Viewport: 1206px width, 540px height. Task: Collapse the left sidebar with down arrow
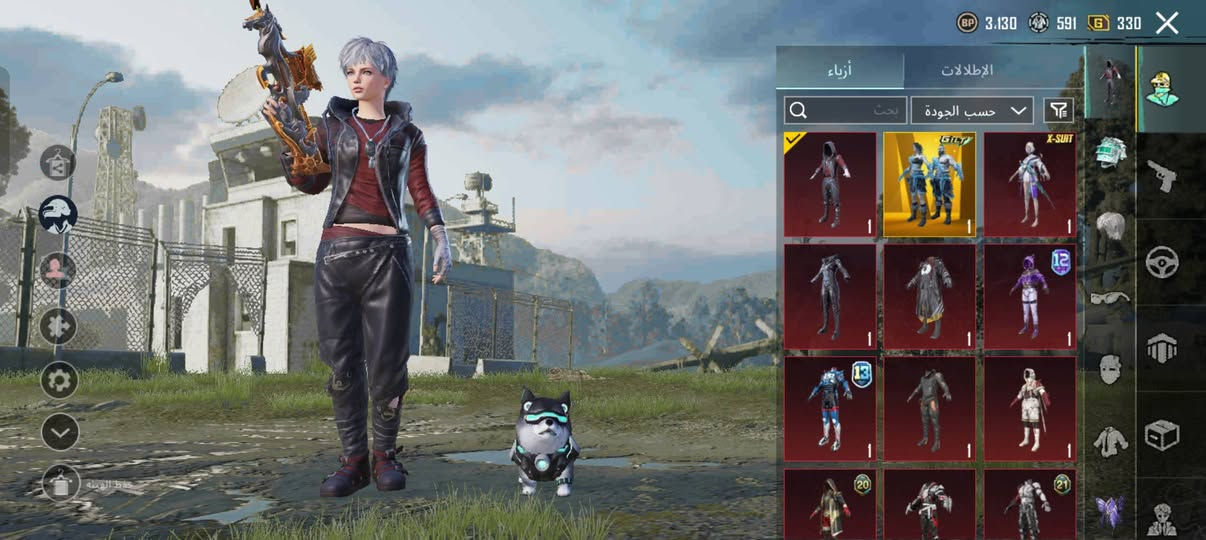59,432
